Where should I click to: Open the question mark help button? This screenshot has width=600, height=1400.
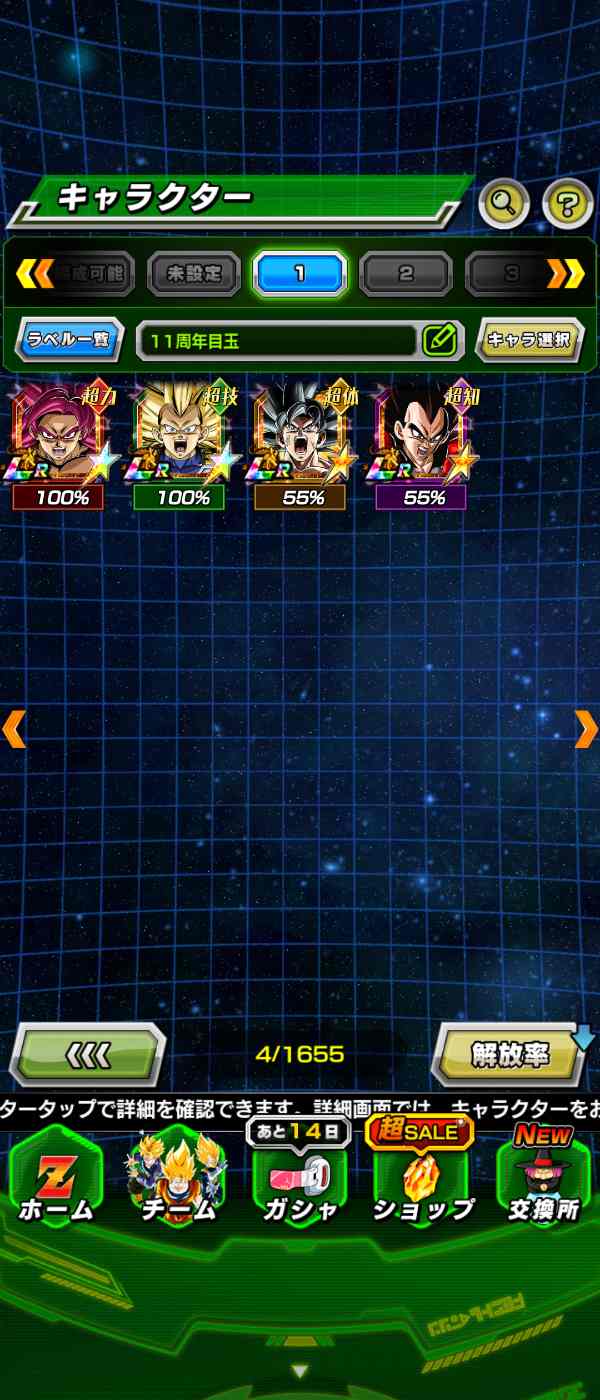[x=567, y=204]
